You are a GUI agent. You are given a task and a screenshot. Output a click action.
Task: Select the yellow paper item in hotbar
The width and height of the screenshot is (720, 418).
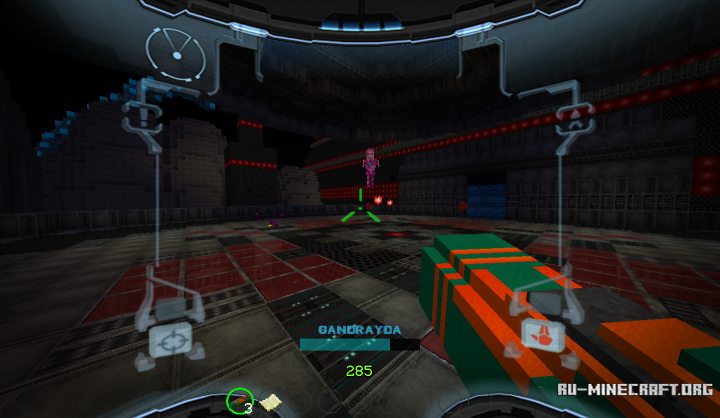coord(268,402)
